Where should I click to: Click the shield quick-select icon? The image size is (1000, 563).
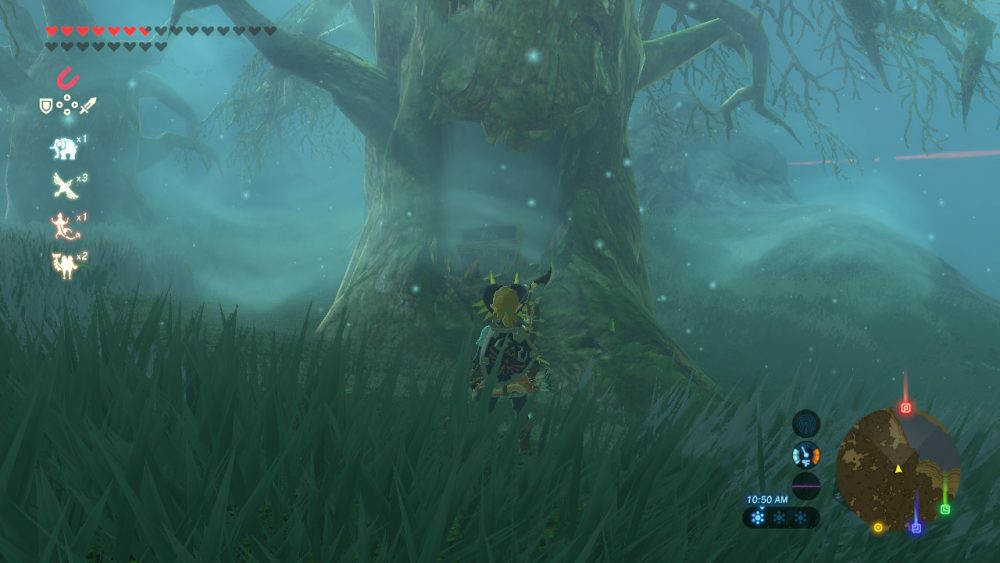(46, 105)
